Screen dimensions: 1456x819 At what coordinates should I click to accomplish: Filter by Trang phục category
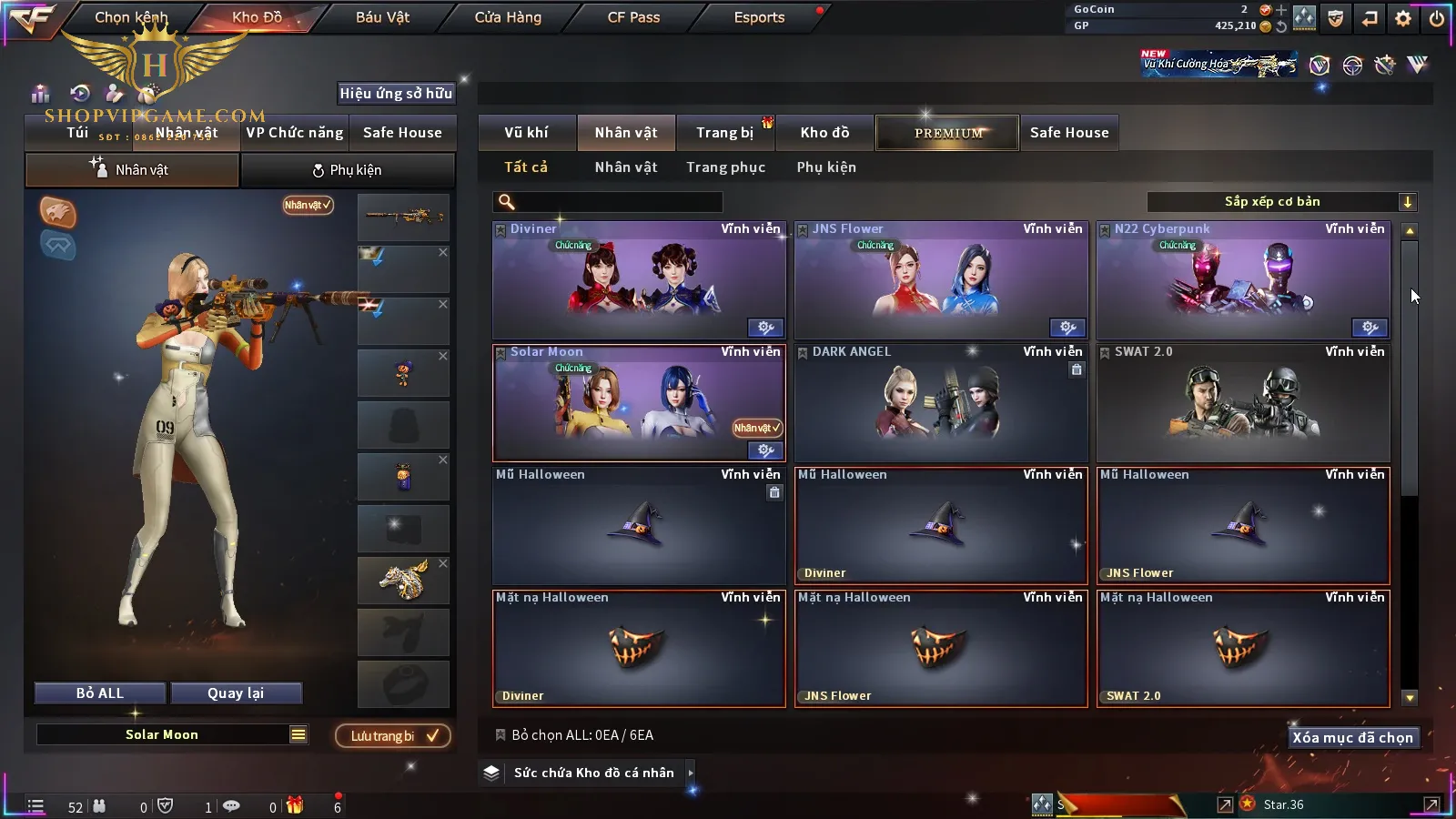click(x=725, y=167)
